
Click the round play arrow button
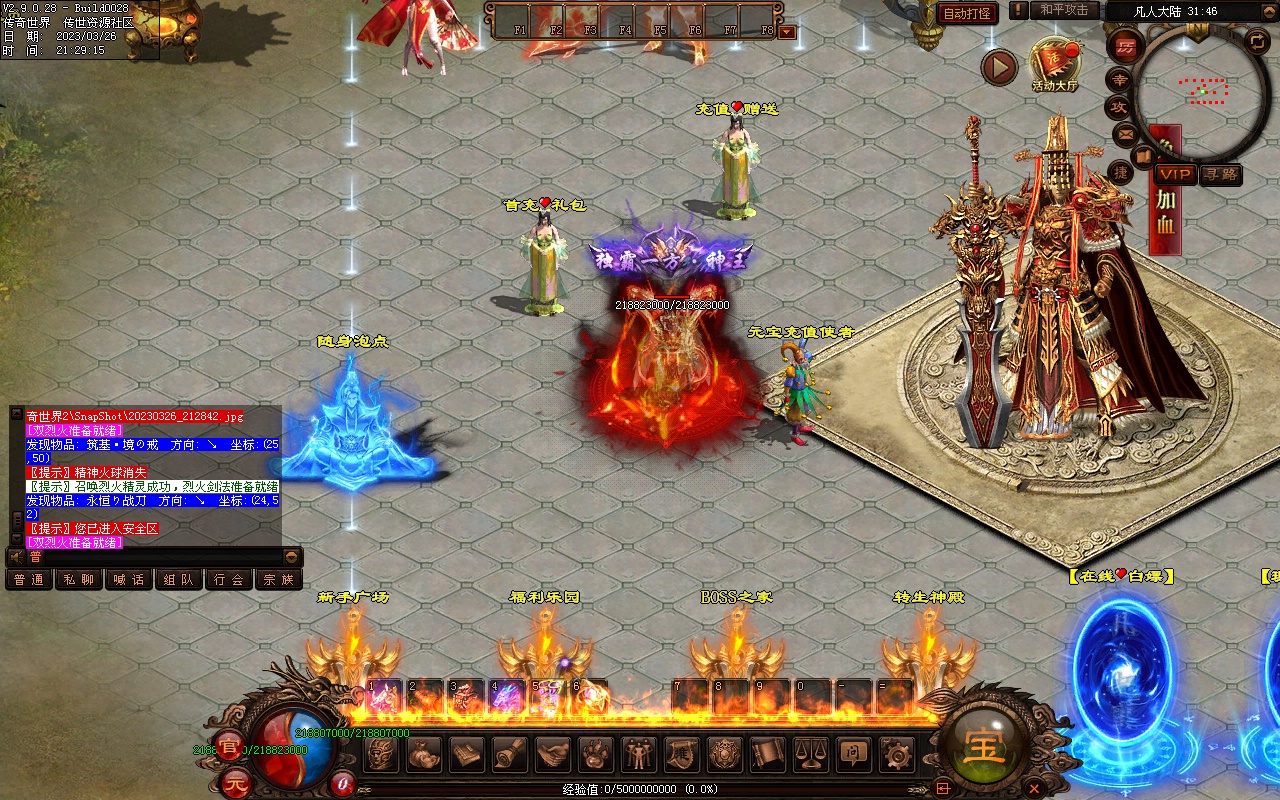point(998,67)
